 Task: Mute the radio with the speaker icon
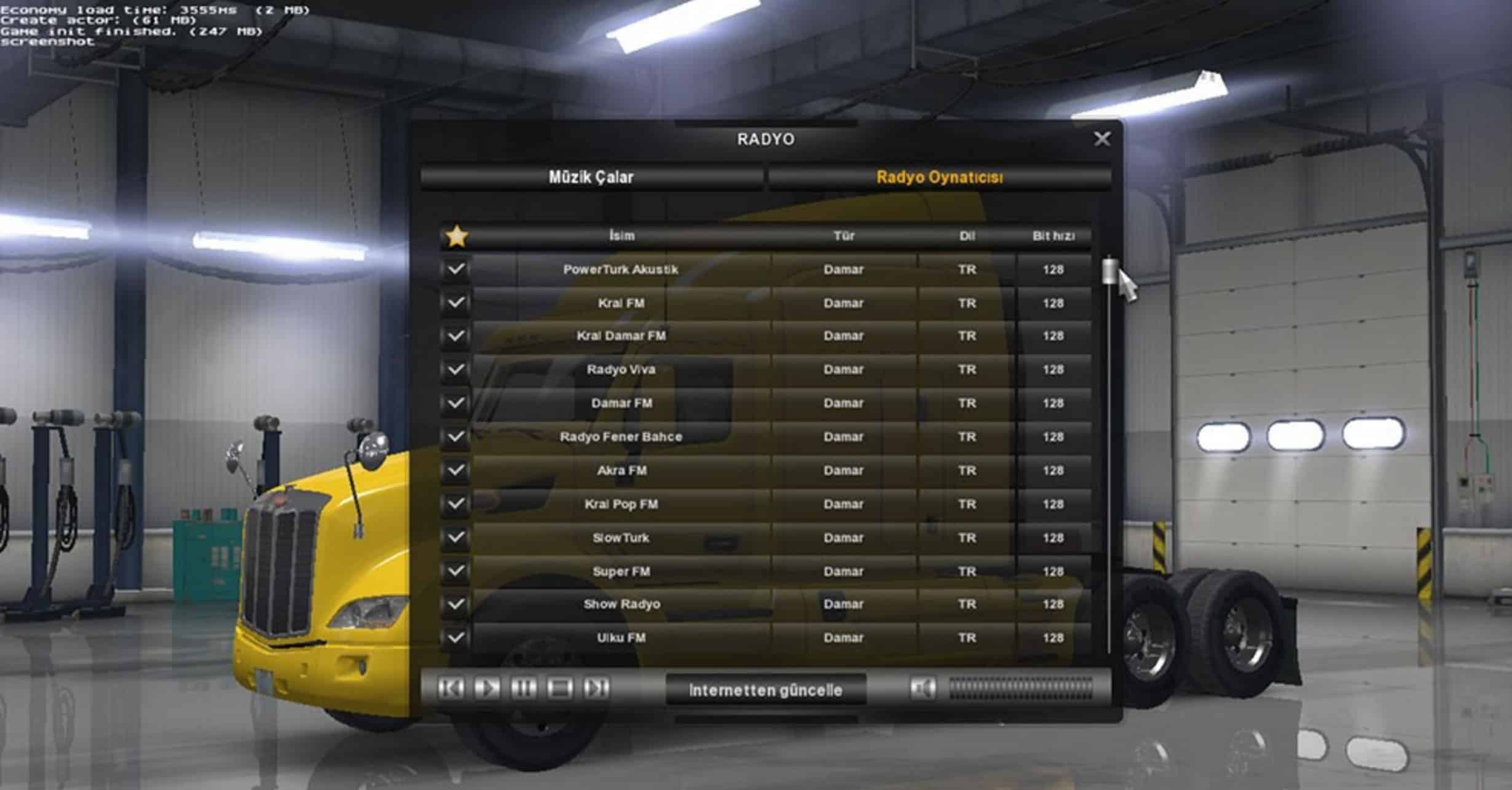pos(923,689)
